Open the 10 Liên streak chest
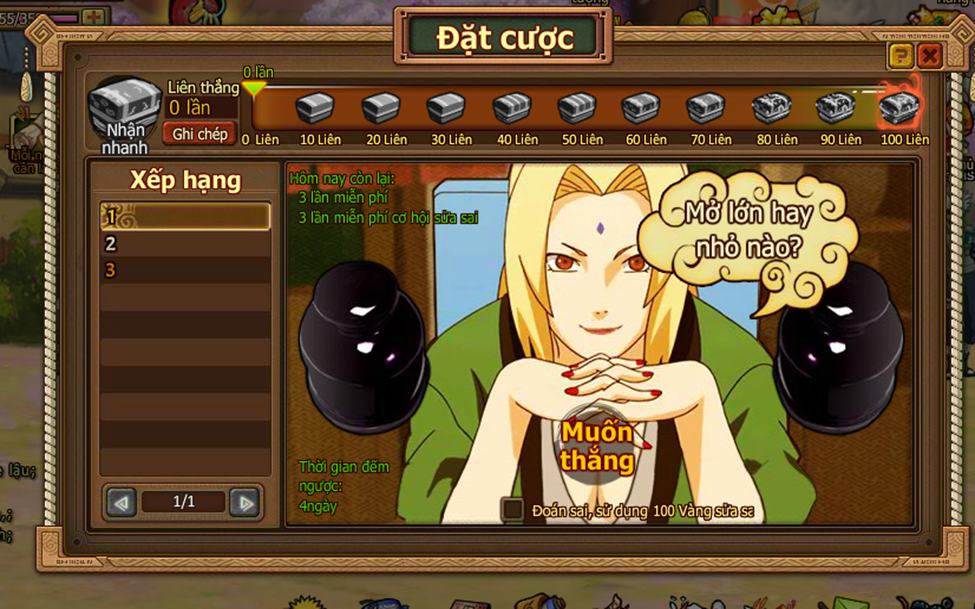 [316, 107]
